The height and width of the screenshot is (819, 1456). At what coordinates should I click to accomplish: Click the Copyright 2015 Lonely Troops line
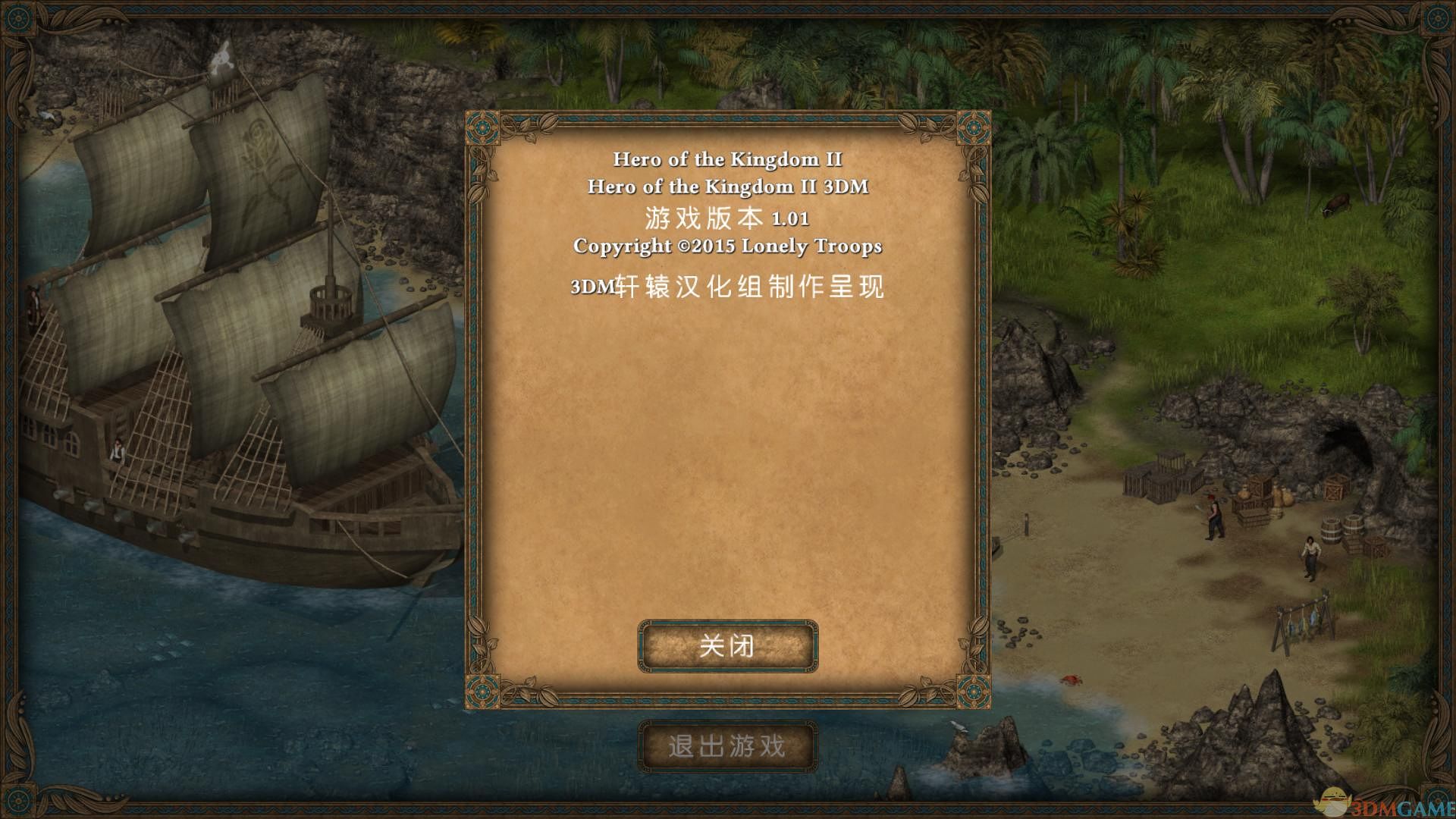tap(728, 246)
